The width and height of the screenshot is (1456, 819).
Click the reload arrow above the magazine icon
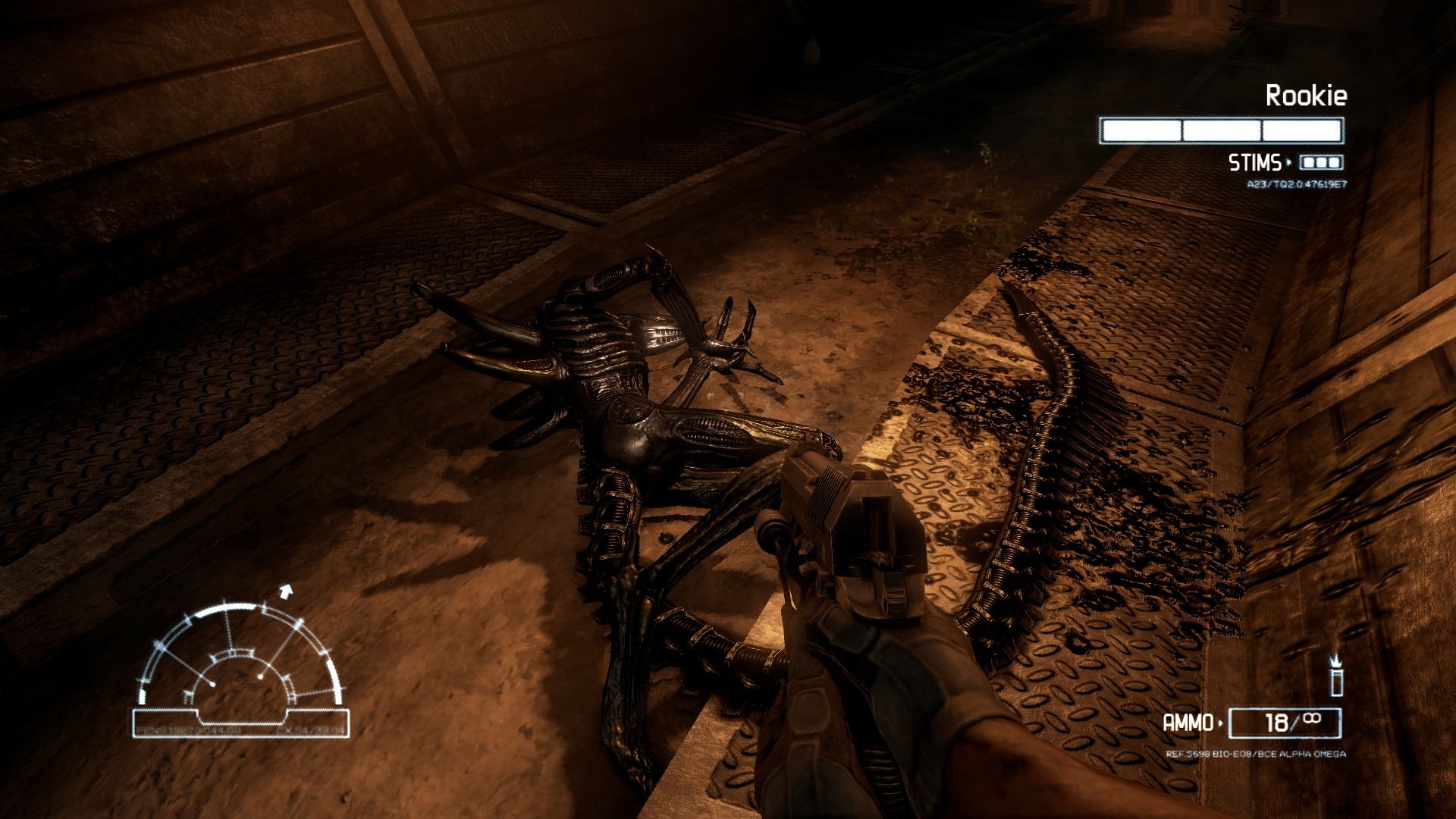(1335, 660)
